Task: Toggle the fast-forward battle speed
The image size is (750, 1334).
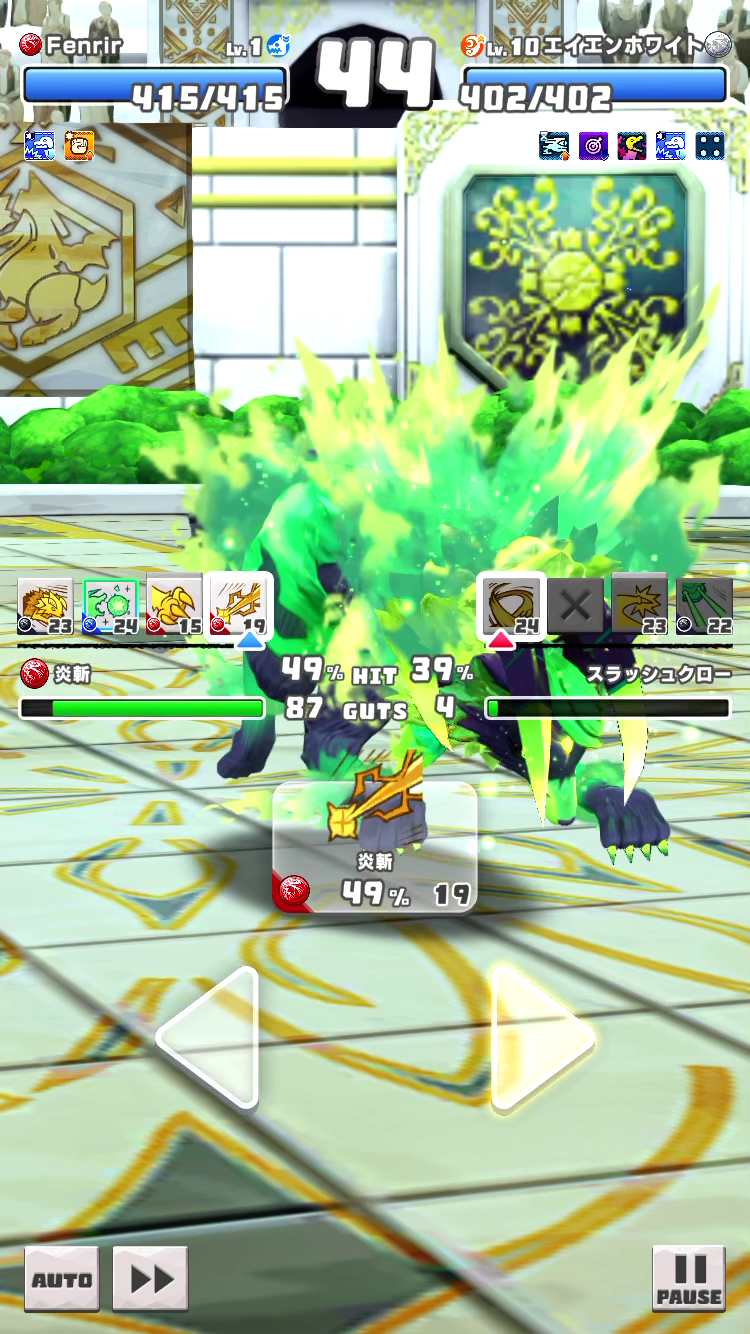Action: 150,1279
